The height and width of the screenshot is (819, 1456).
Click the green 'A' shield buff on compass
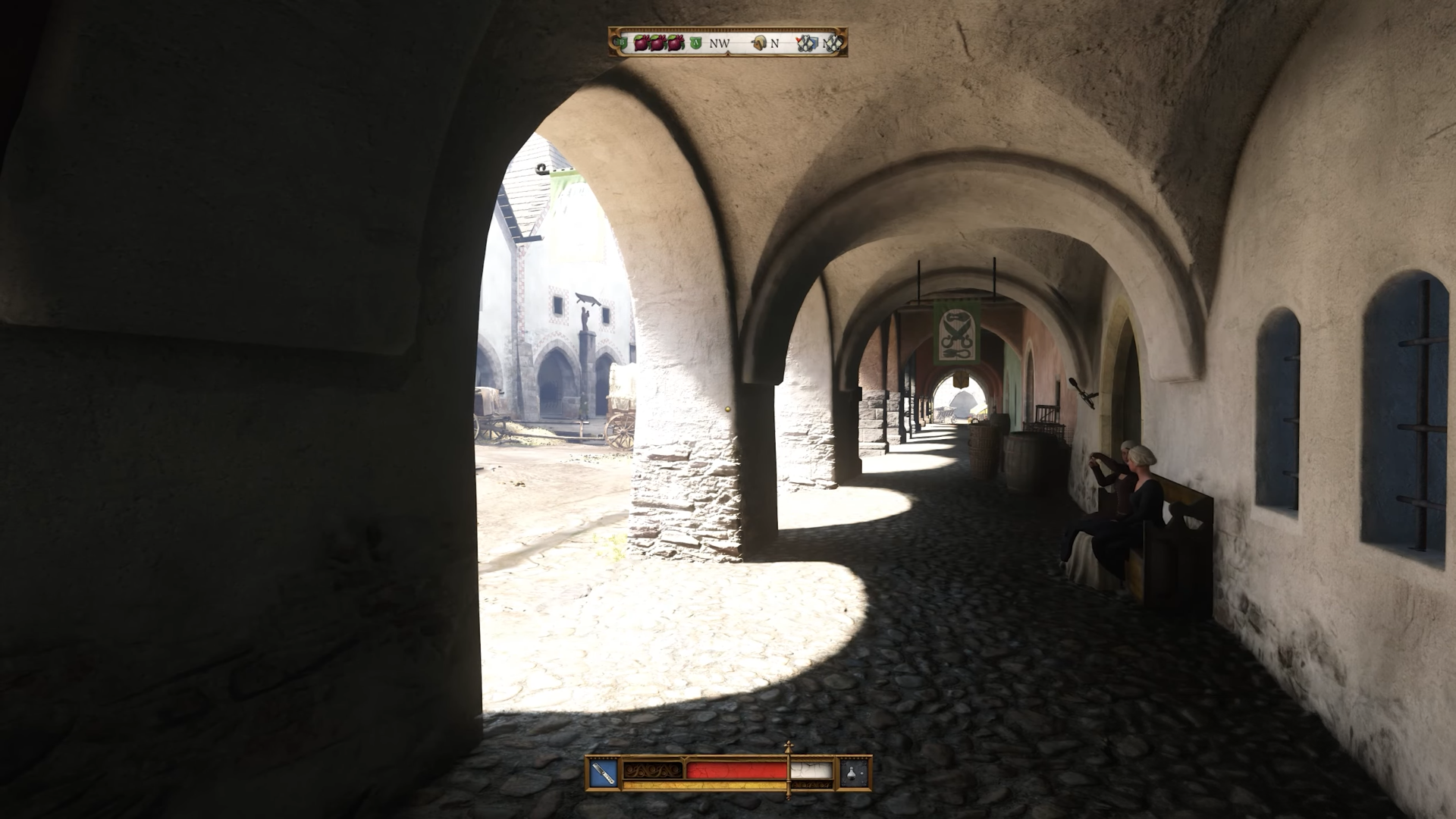[695, 42]
